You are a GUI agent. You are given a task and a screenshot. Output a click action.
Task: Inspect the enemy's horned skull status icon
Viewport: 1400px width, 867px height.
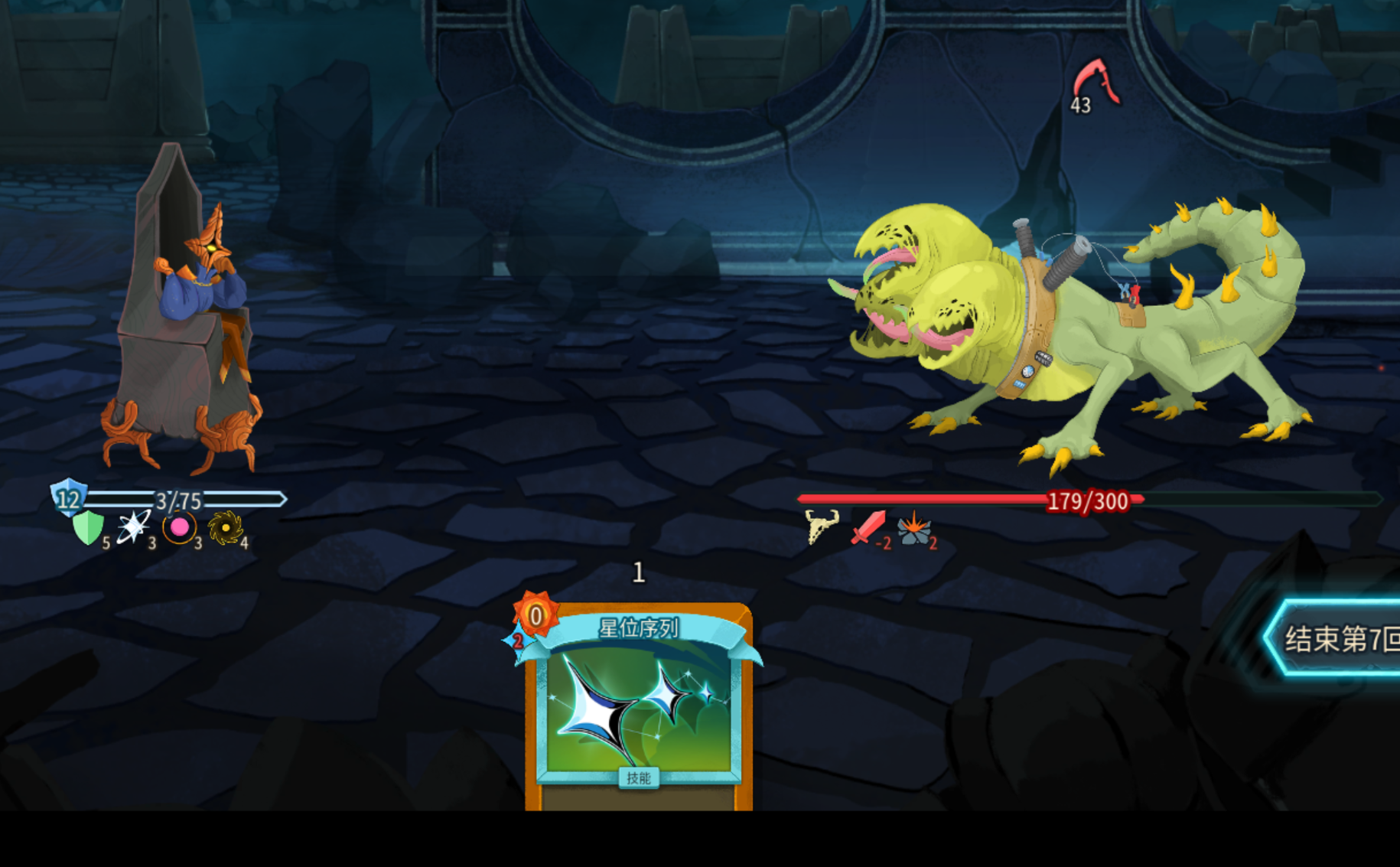coord(822,526)
